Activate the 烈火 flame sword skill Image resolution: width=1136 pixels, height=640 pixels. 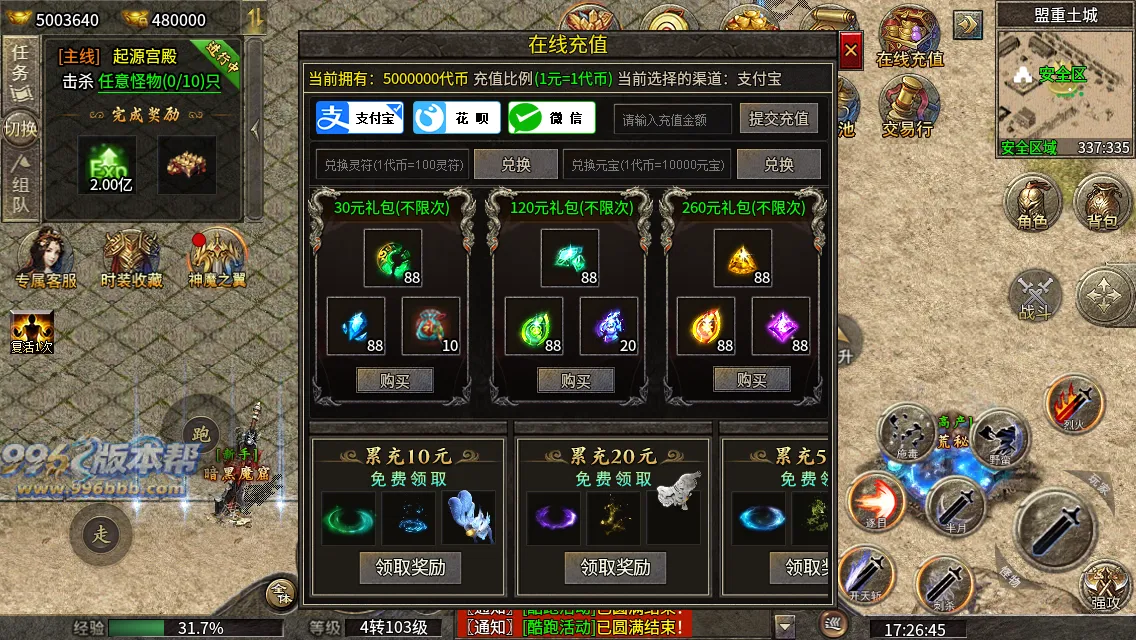tap(1073, 405)
